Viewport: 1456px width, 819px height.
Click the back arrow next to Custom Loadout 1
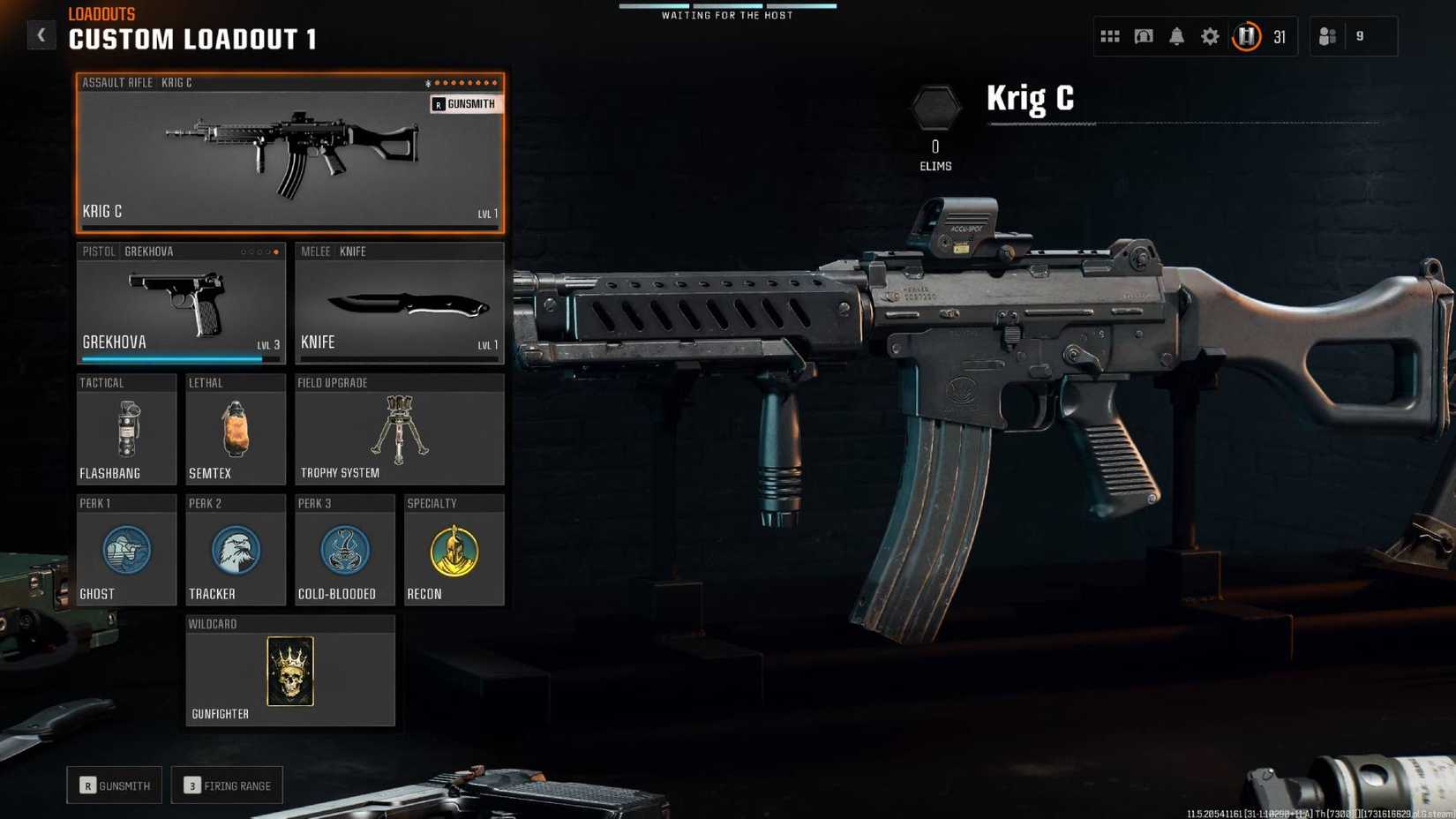click(x=41, y=34)
